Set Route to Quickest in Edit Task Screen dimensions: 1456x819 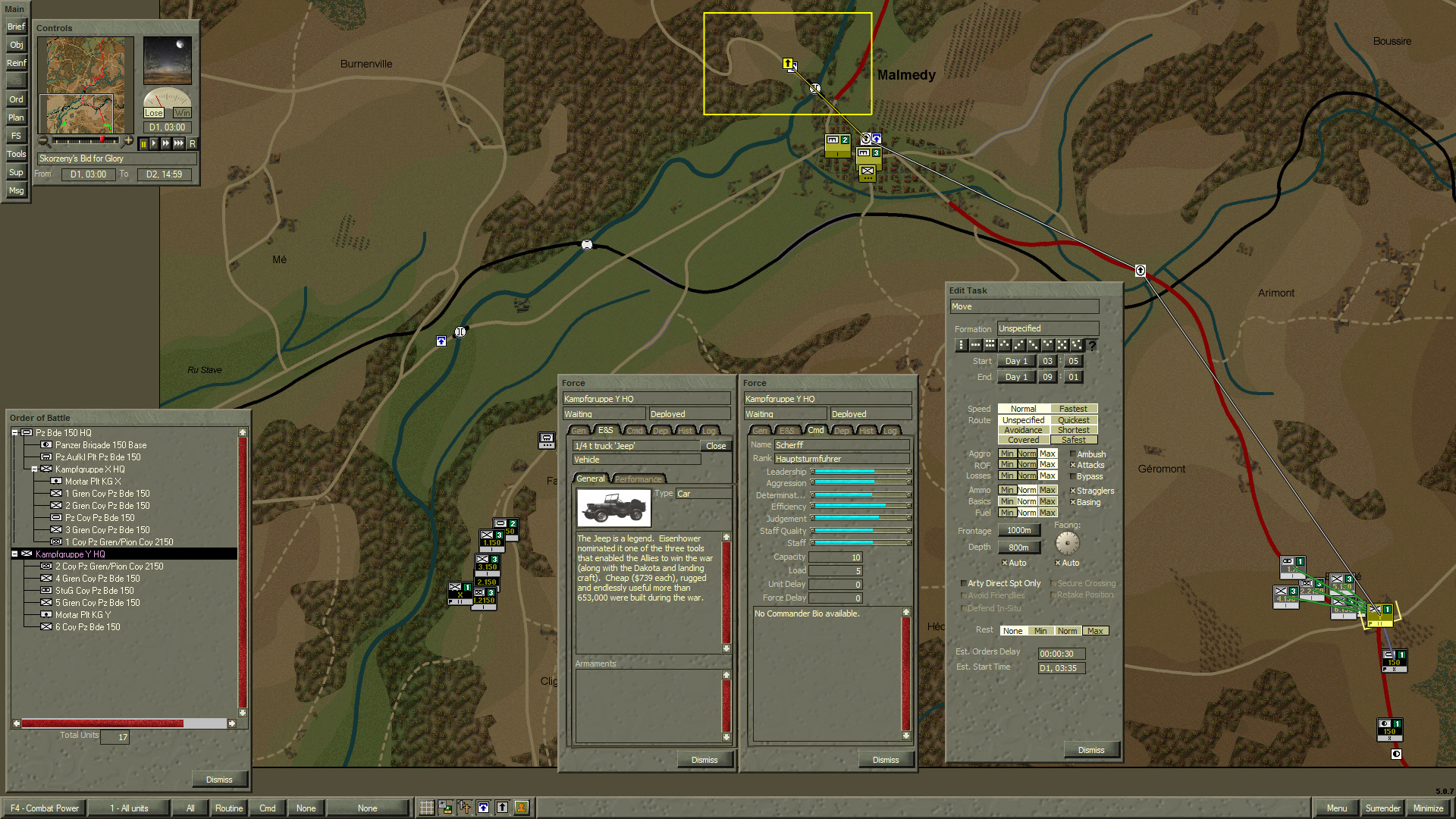click(x=1074, y=419)
